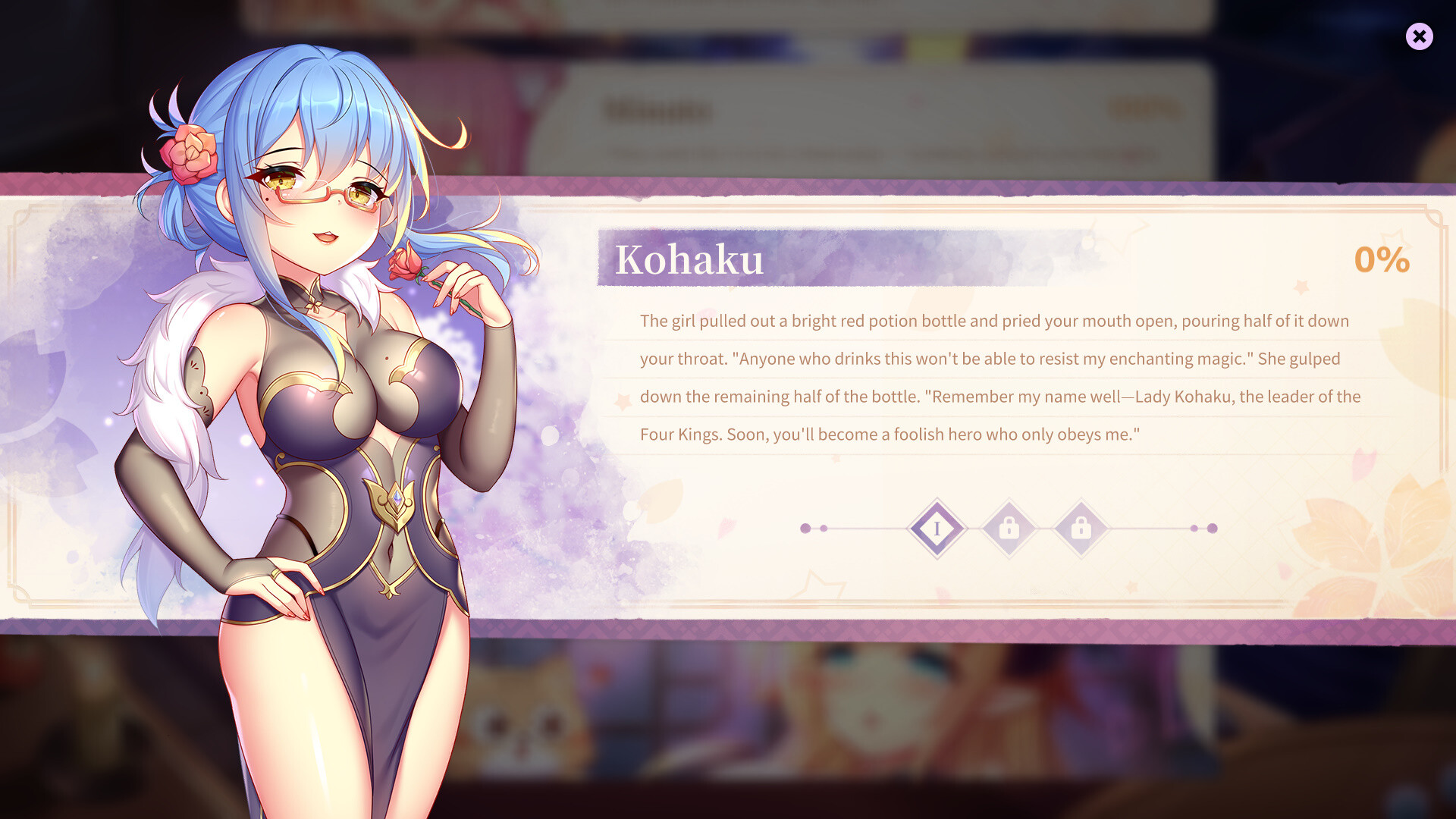The height and width of the screenshot is (819, 1456).
Task: Click the circular X close icon
Action: tap(1420, 36)
